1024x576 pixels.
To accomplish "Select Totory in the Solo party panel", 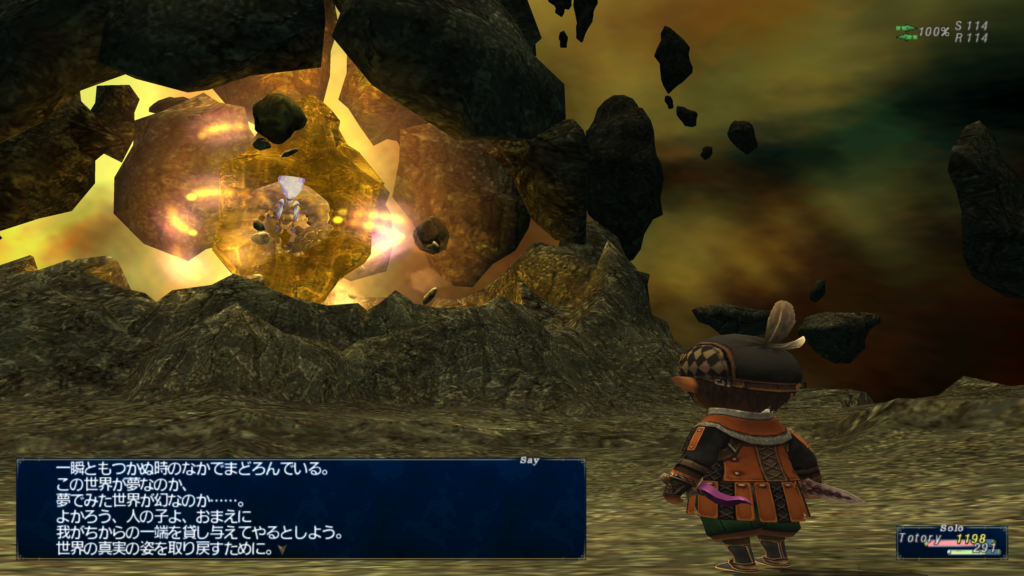I will (921, 538).
